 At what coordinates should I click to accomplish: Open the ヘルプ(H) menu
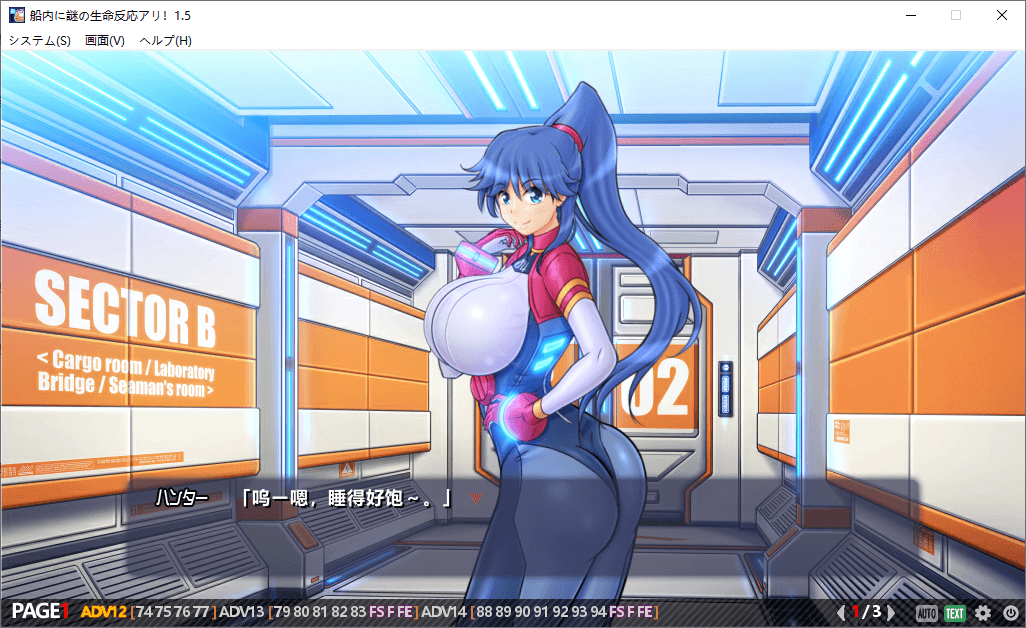pyautogui.click(x=166, y=41)
